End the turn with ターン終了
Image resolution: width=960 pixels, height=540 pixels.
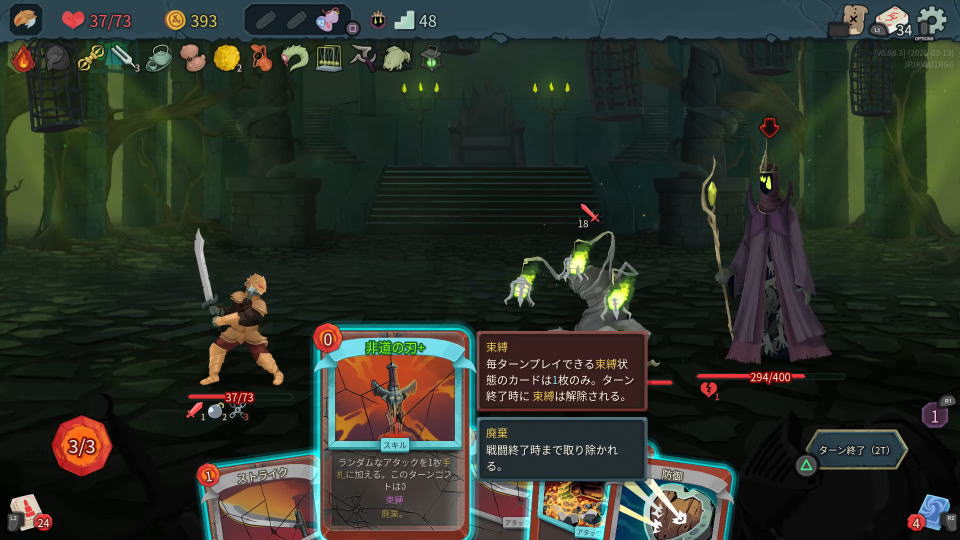[856, 450]
